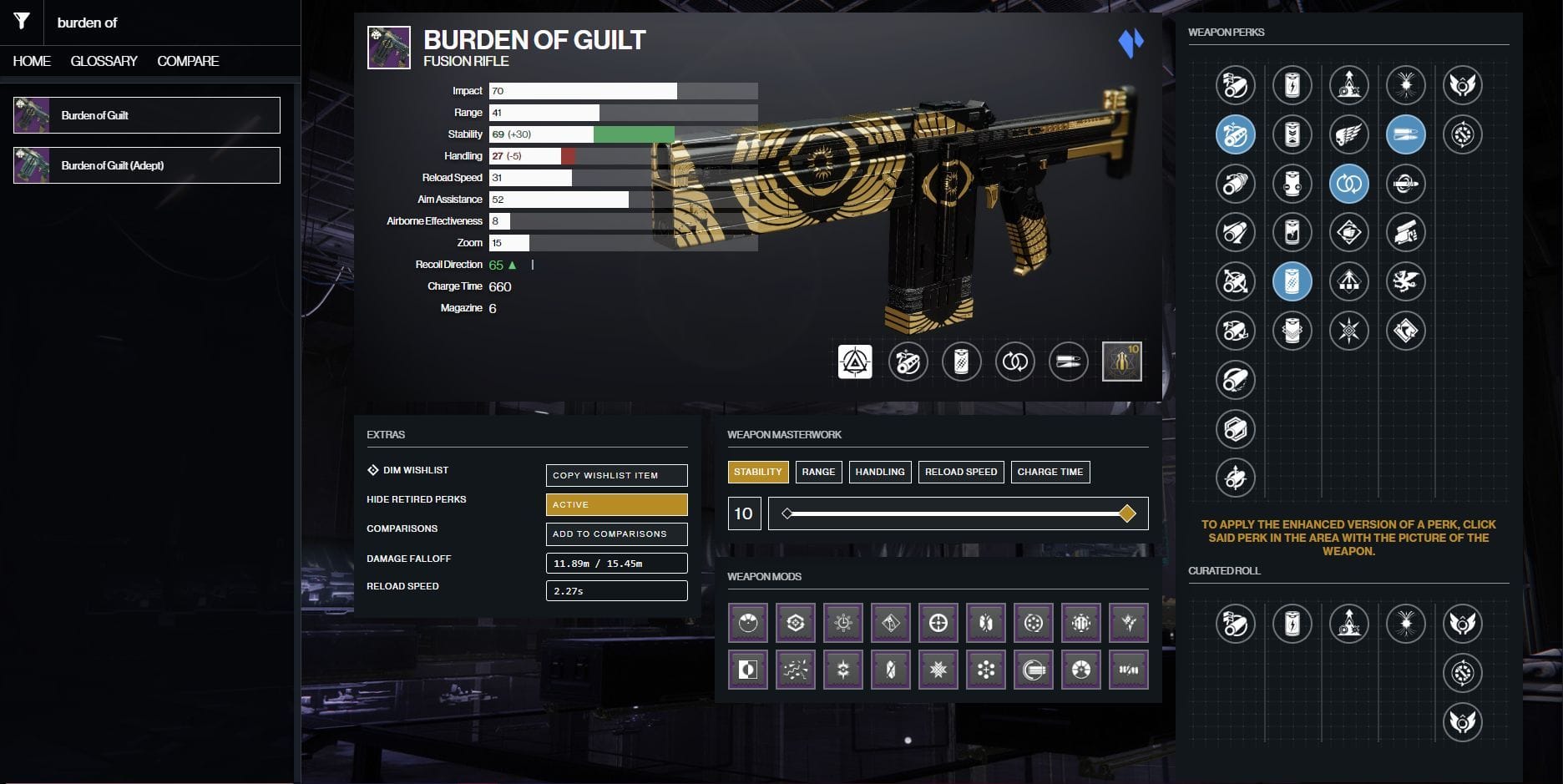The height and width of the screenshot is (784, 1563).
Task: Select the winged skull perk in the perks grid
Action: (x=1349, y=136)
